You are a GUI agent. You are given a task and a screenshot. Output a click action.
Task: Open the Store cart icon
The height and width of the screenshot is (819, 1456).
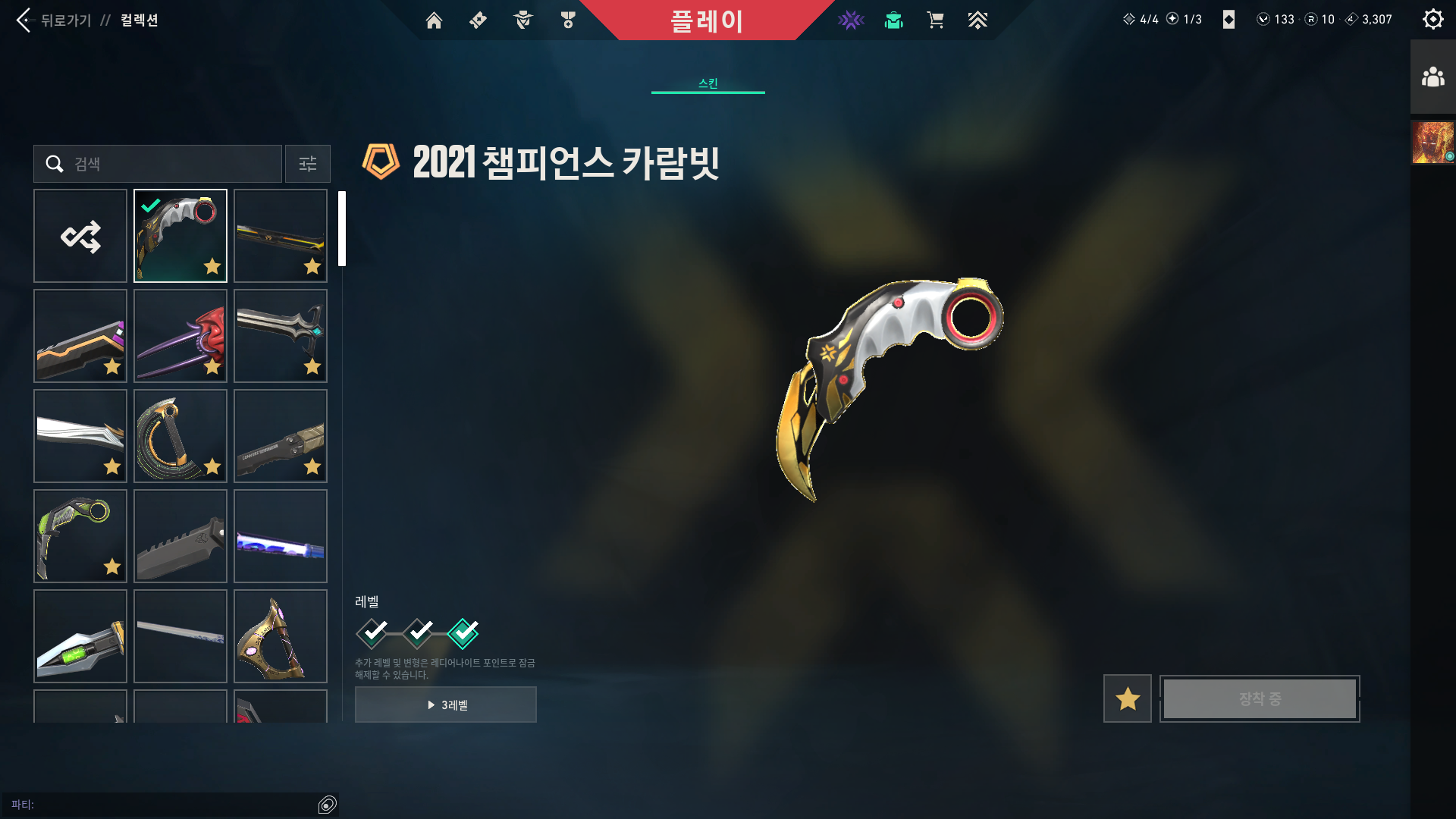[x=936, y=20]
